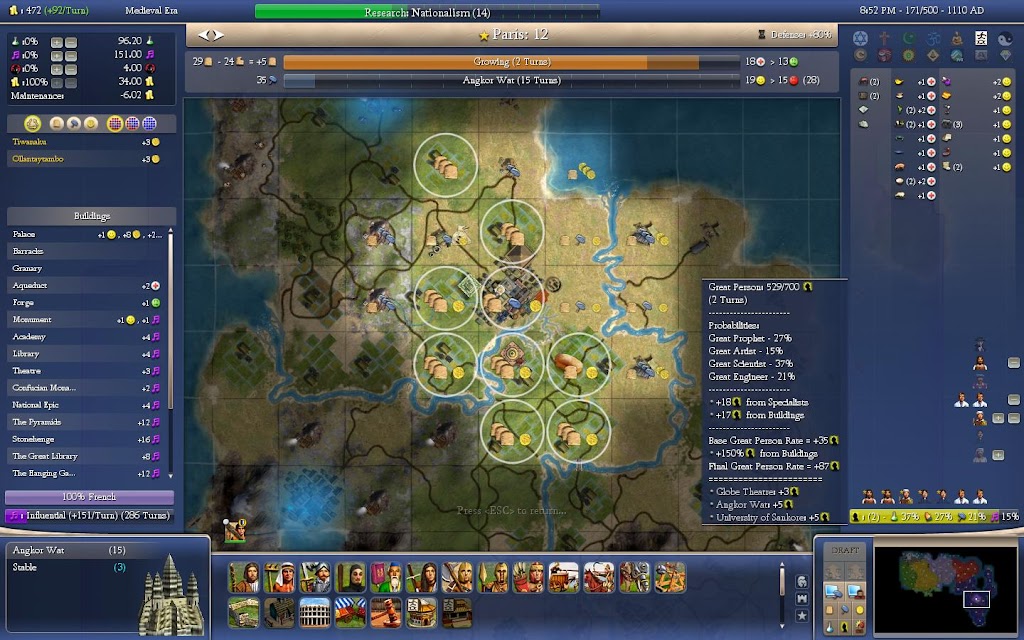Screen dimensions: 1024x640
Task: Select Stable in the production queue
Action: tap(70, 567)
